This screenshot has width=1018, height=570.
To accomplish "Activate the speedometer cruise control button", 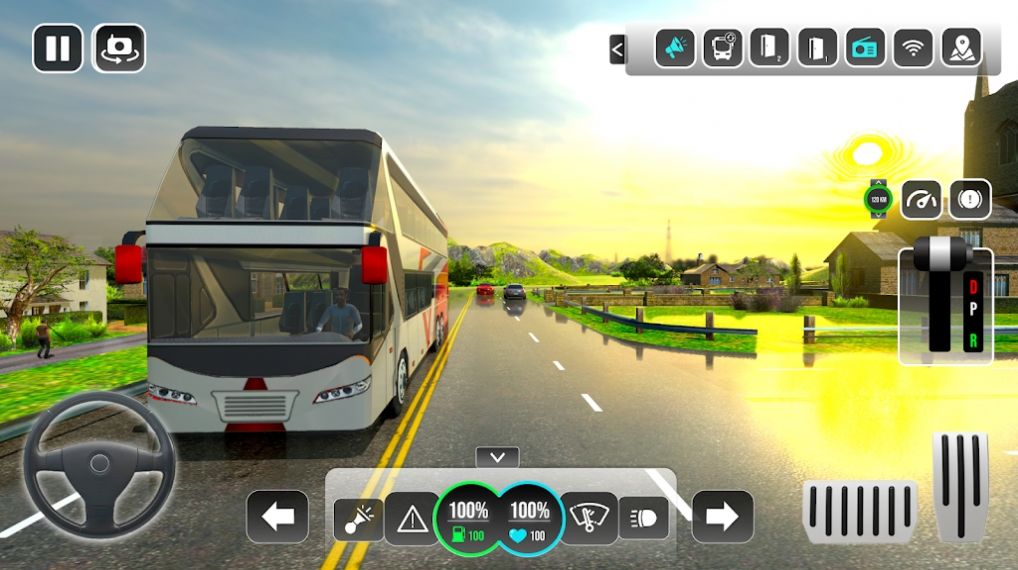I will click(x=921, y=200).
